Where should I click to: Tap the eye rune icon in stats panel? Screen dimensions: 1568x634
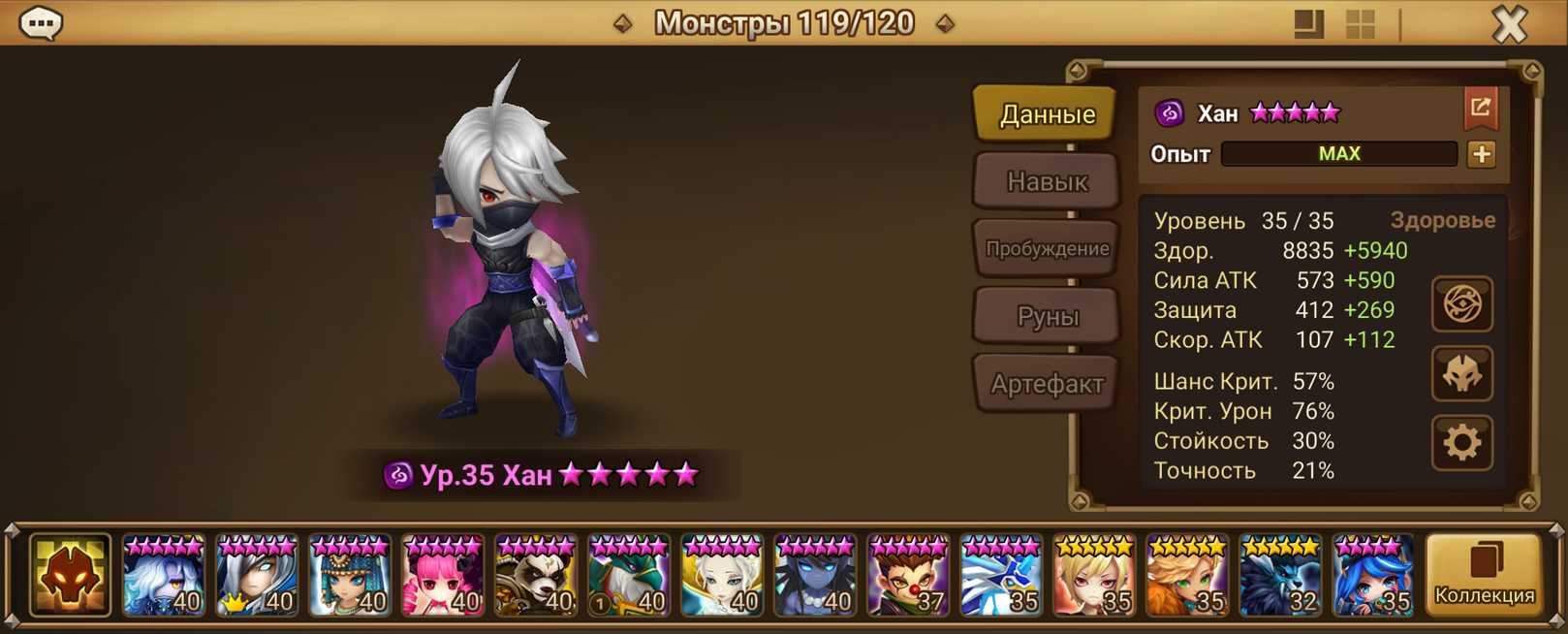[1461, 304]
